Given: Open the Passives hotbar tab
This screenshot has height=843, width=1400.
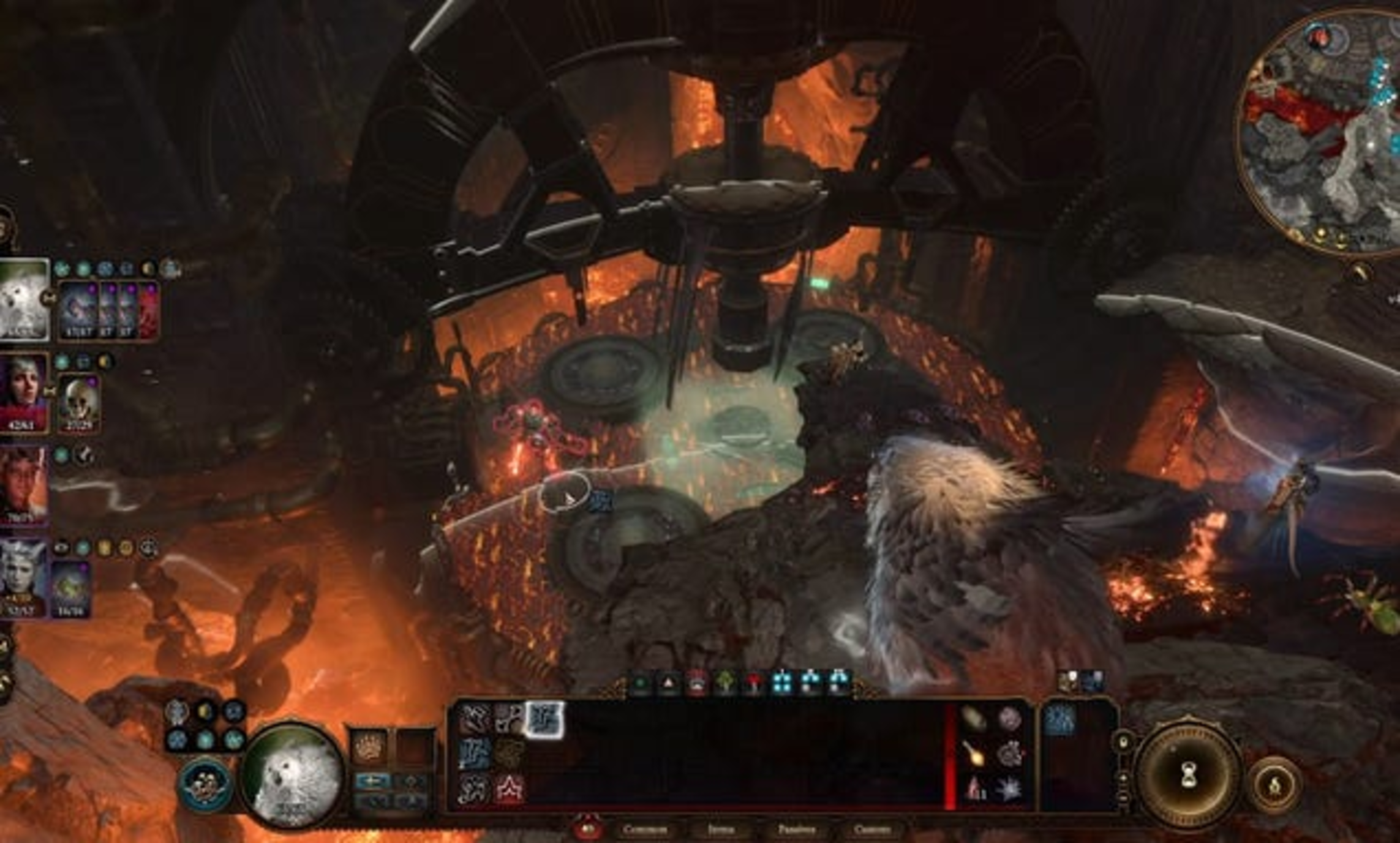Looking at the screenshot, I should point(796,830).
